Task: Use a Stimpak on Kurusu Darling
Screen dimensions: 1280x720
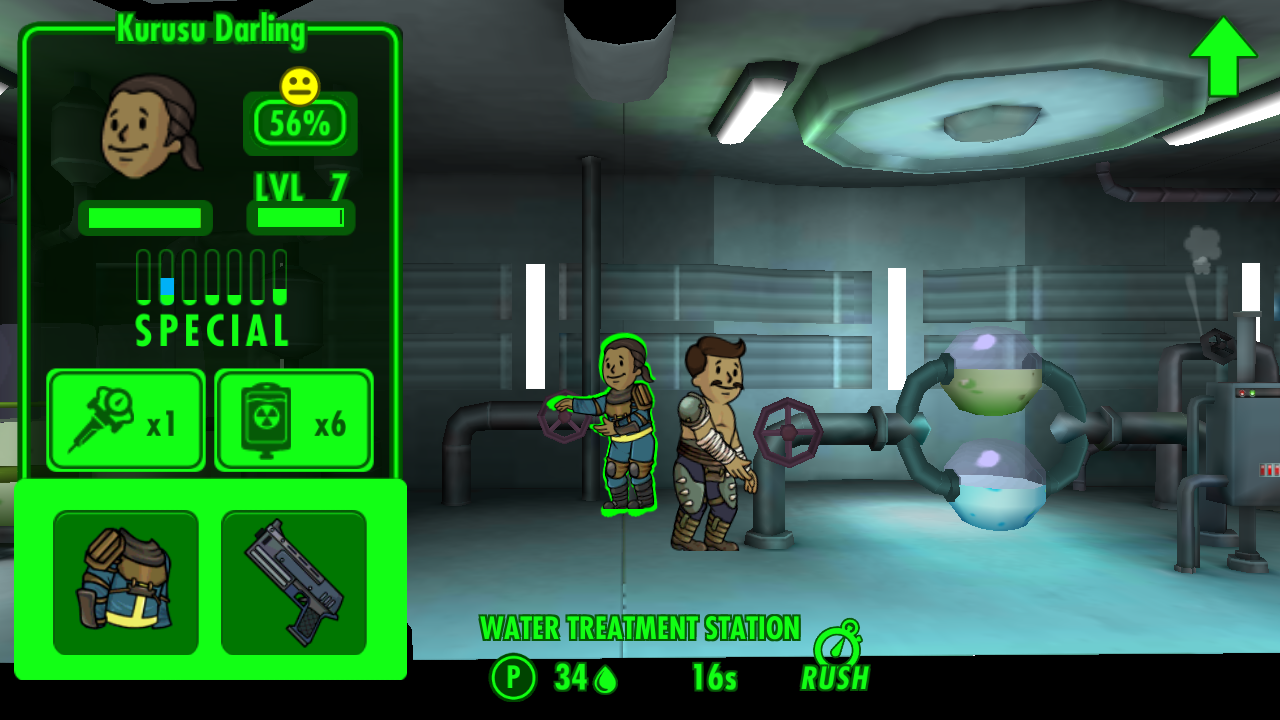Action: point(126,420)
